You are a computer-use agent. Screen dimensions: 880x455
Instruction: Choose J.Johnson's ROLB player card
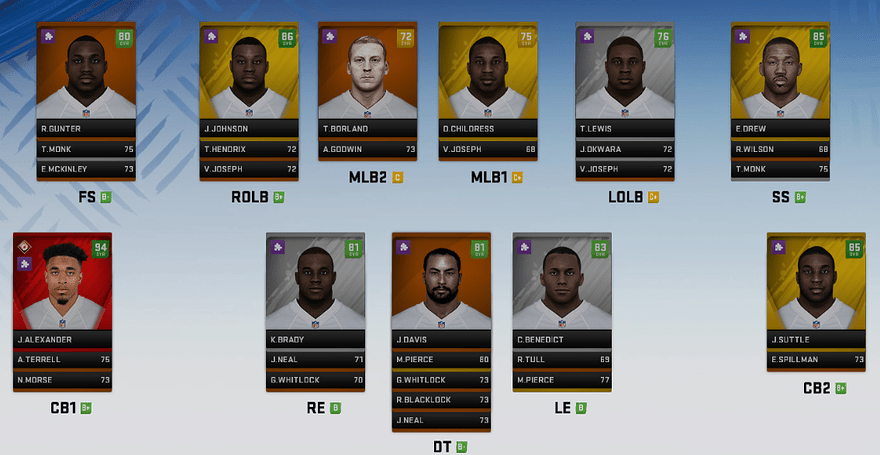point(249,75)
